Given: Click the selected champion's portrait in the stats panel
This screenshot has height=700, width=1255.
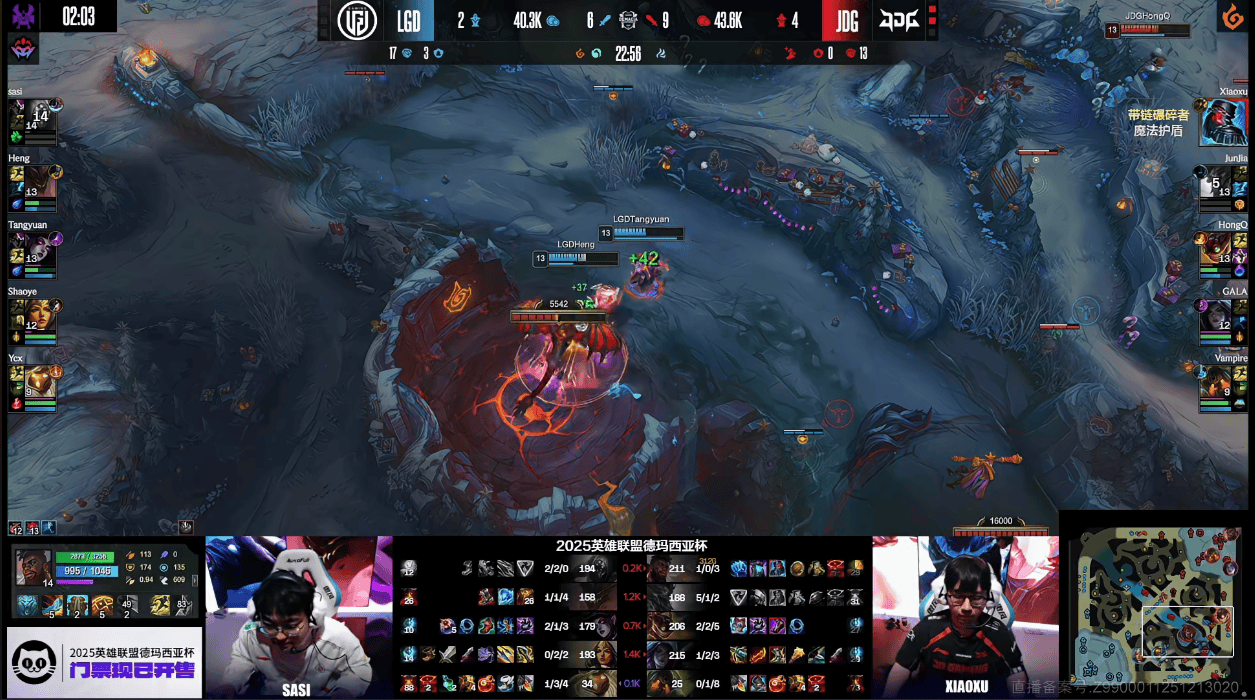Looking at the screenshot, I should pos(33,567).
